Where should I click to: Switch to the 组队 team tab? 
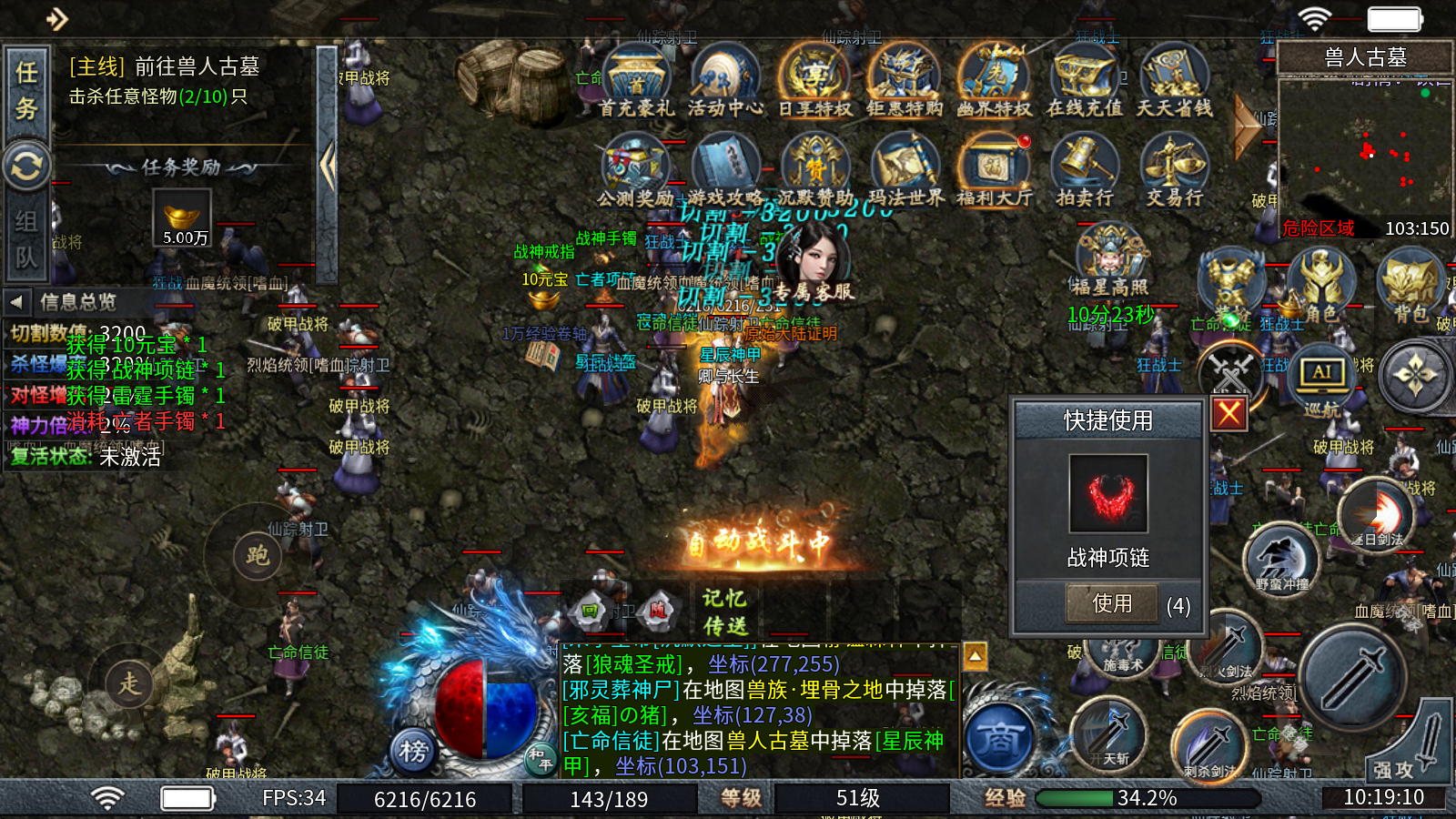pyautogui.click(x=26, y=238)
